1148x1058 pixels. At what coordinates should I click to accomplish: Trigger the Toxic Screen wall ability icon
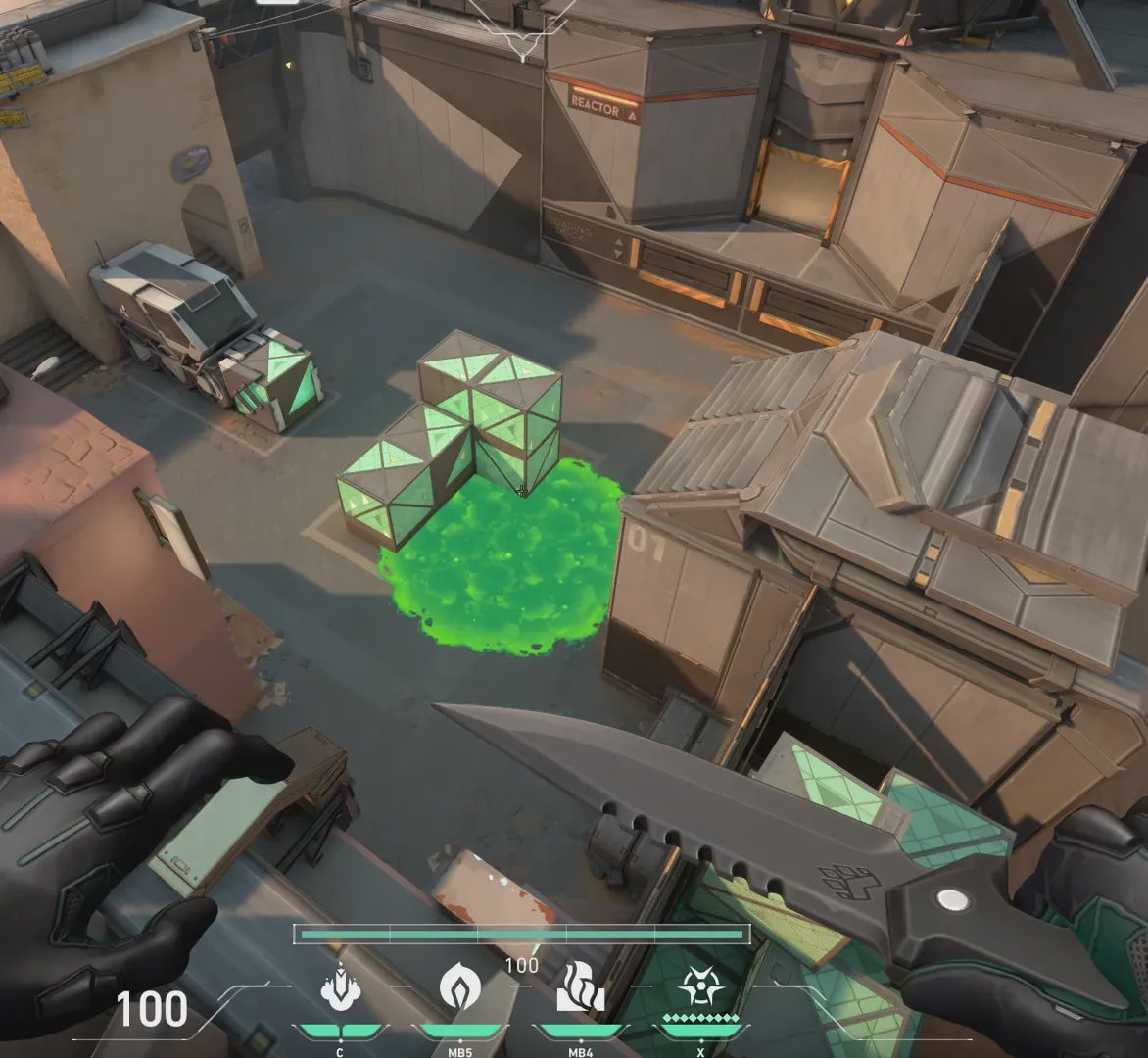click(x=580, y=986)
